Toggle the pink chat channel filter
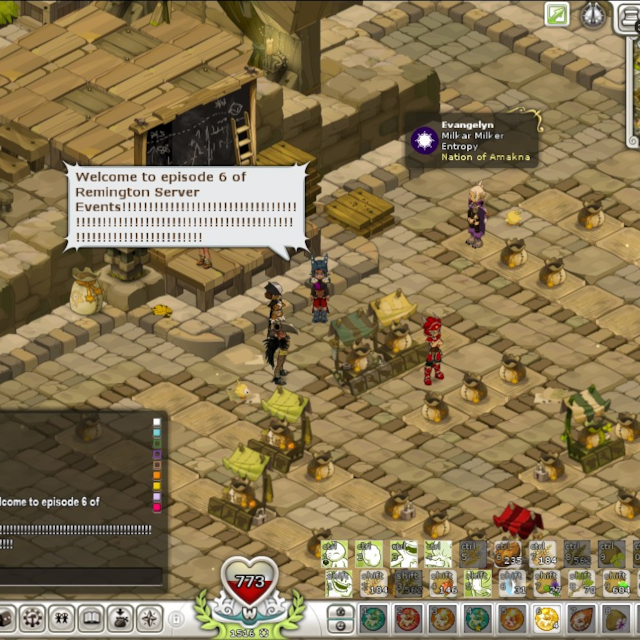 point(156,508)
